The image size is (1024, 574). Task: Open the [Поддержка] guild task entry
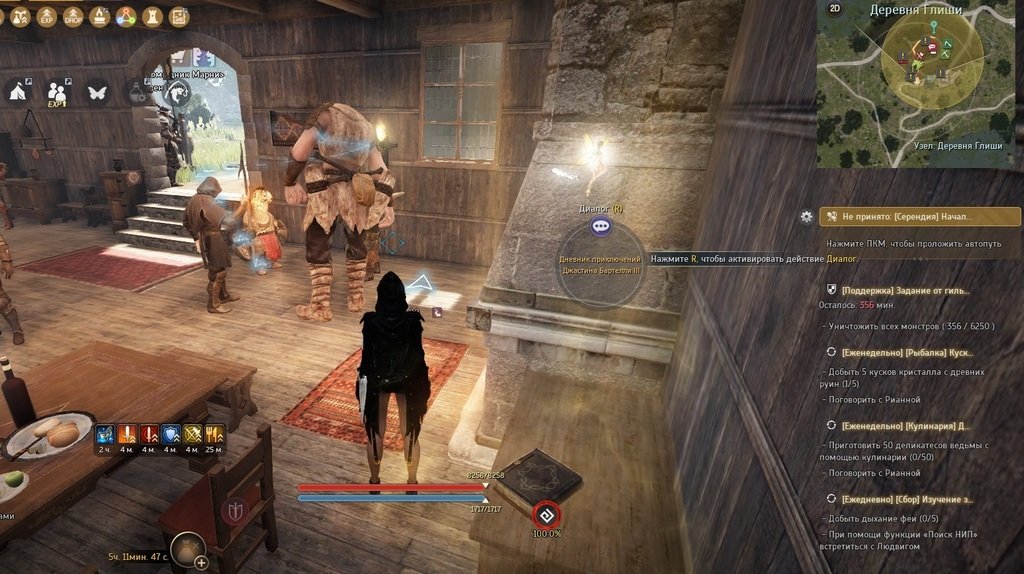pyautogui.click(x=904, y=290)
